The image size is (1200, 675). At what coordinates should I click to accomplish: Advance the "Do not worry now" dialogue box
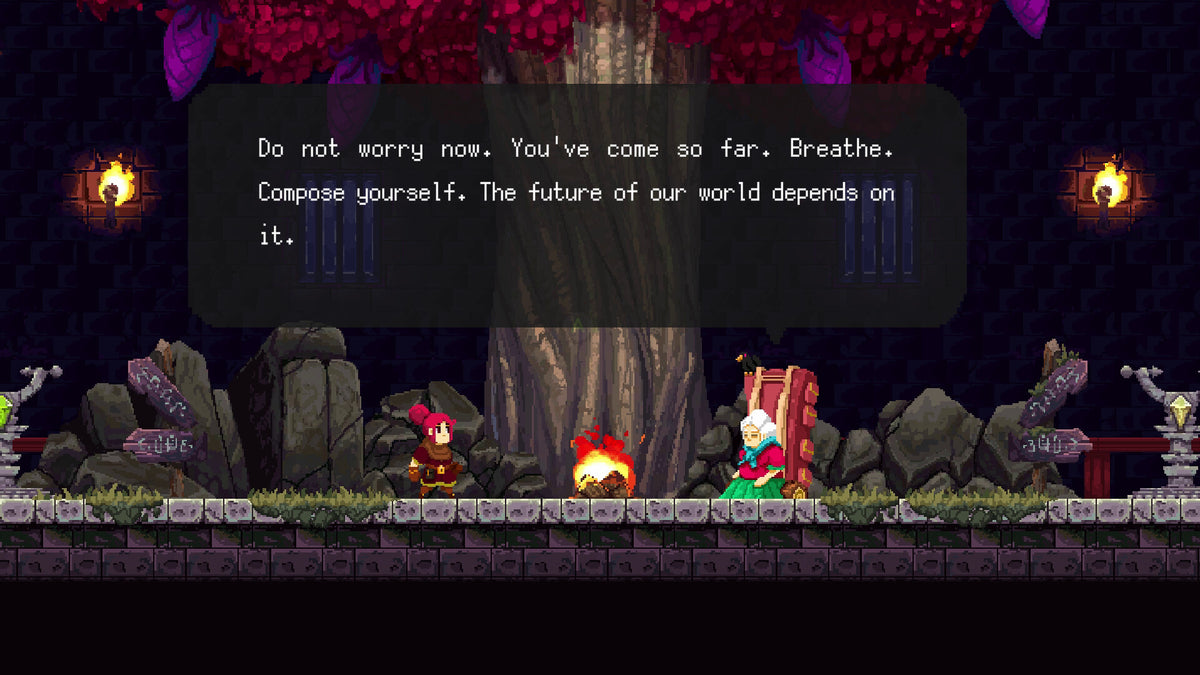coord(577,205)
